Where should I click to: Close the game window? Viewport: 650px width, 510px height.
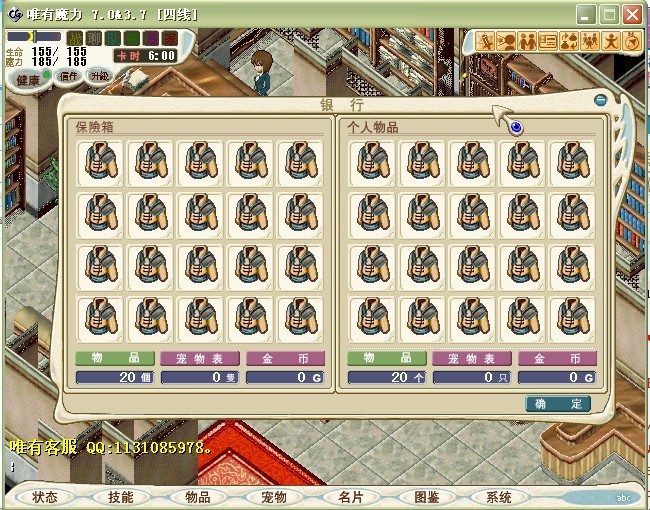coord(631,15)
